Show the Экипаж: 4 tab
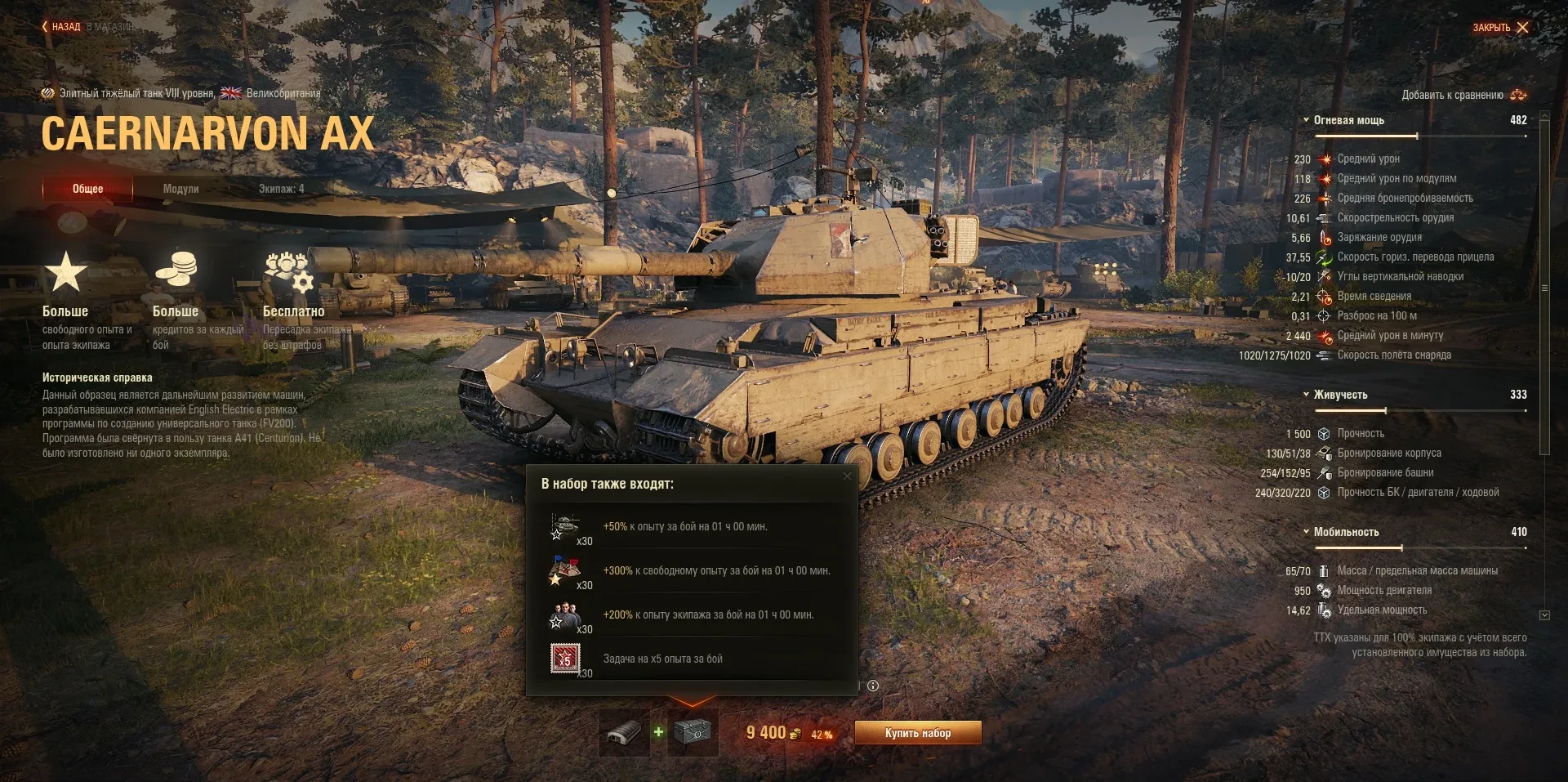The width and height of the screenshot is (1568, 782). click(281, 189)
